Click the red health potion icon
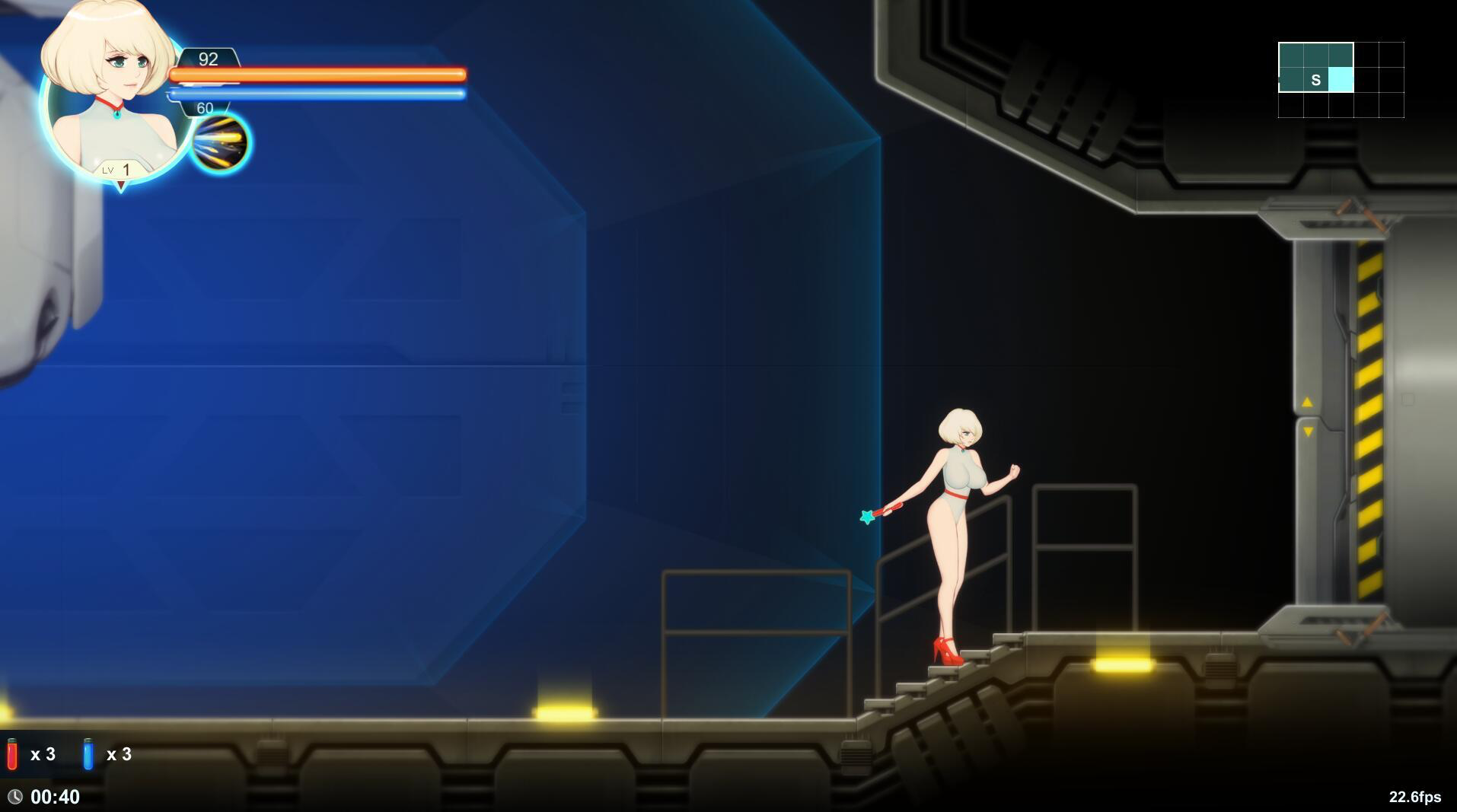The height and width of the screenshot is (812, 1457). tap(13, 754)
